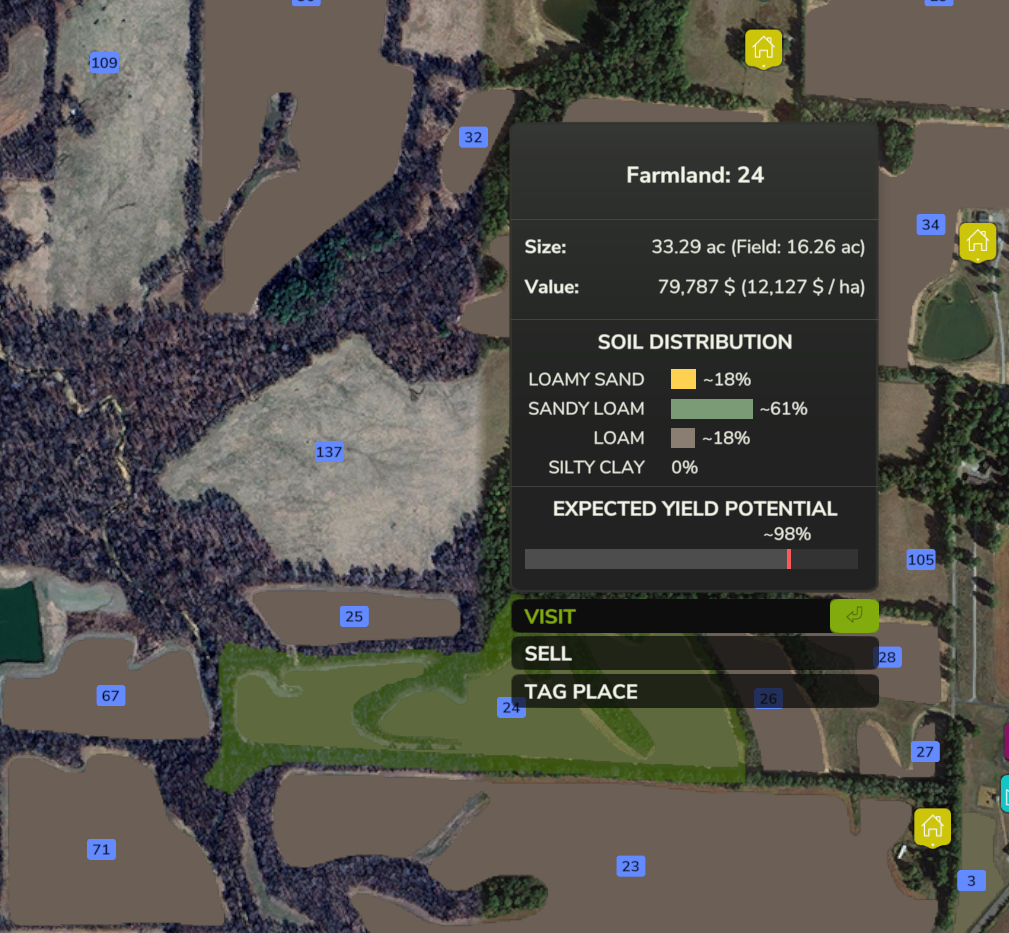
Task: Visit farmland 24
Action: pyautogui.click(x=694, y=616)
